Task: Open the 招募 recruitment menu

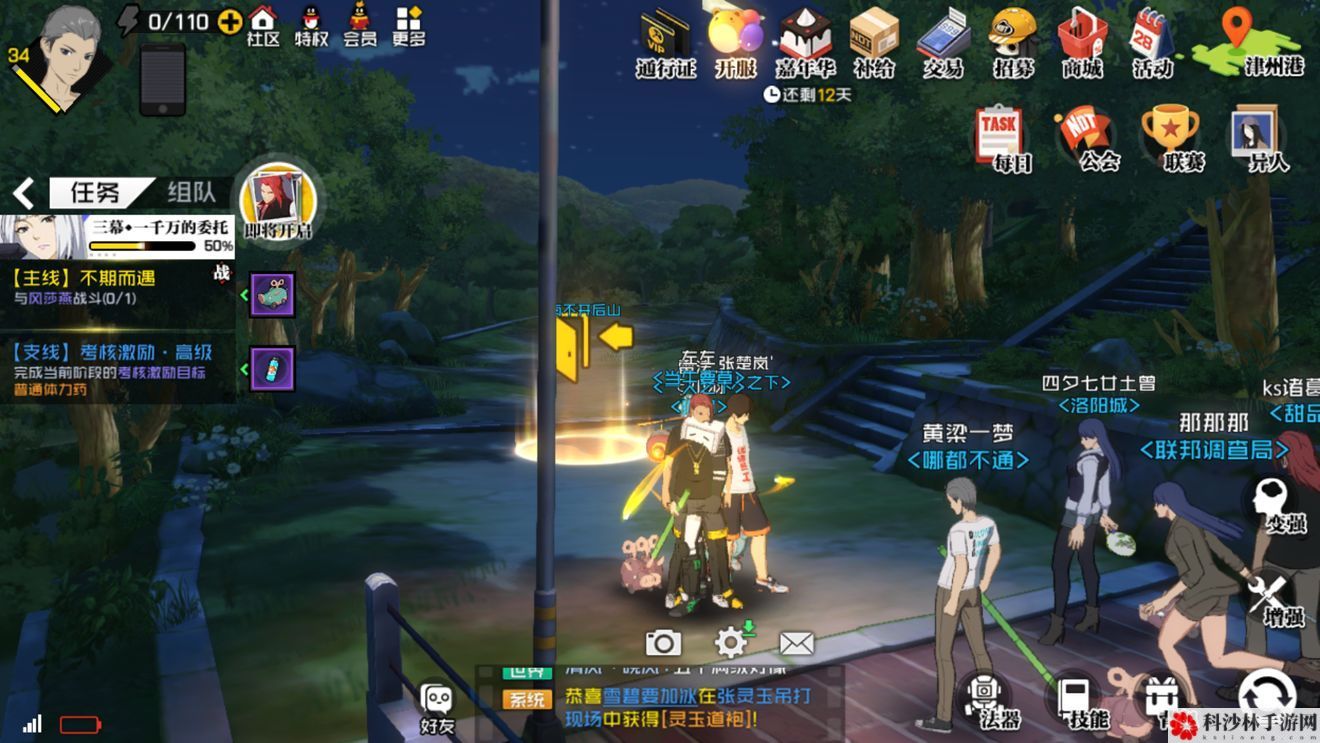Action: (1013, 40)
